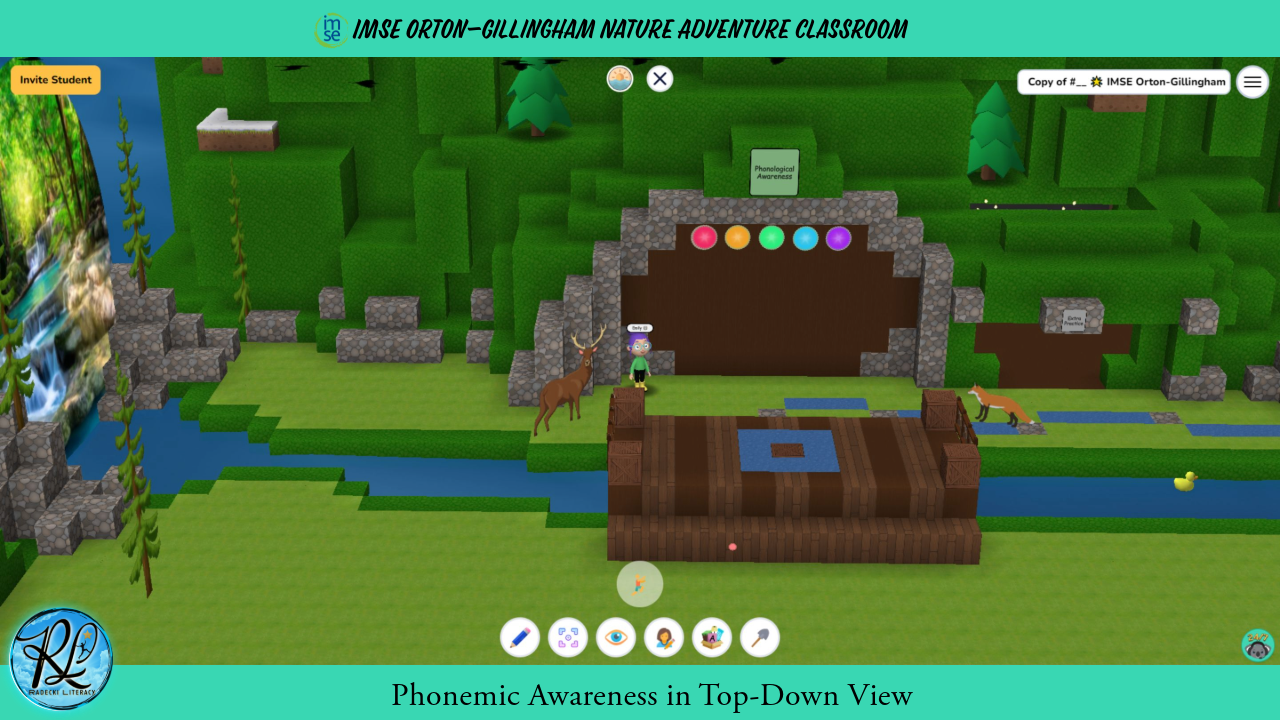Toggle the cyan orb above the stage
1280x720 pixels.
[x=805, y=238]
